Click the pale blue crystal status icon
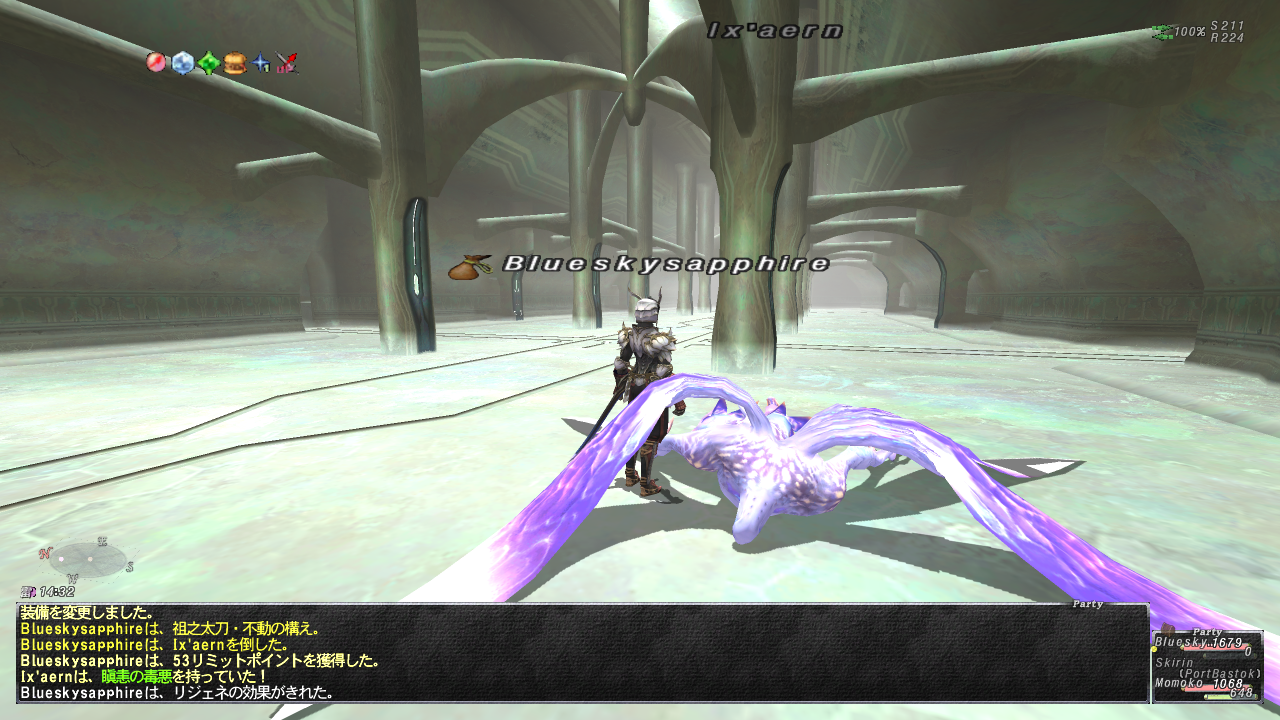 [x=182, y=63]
